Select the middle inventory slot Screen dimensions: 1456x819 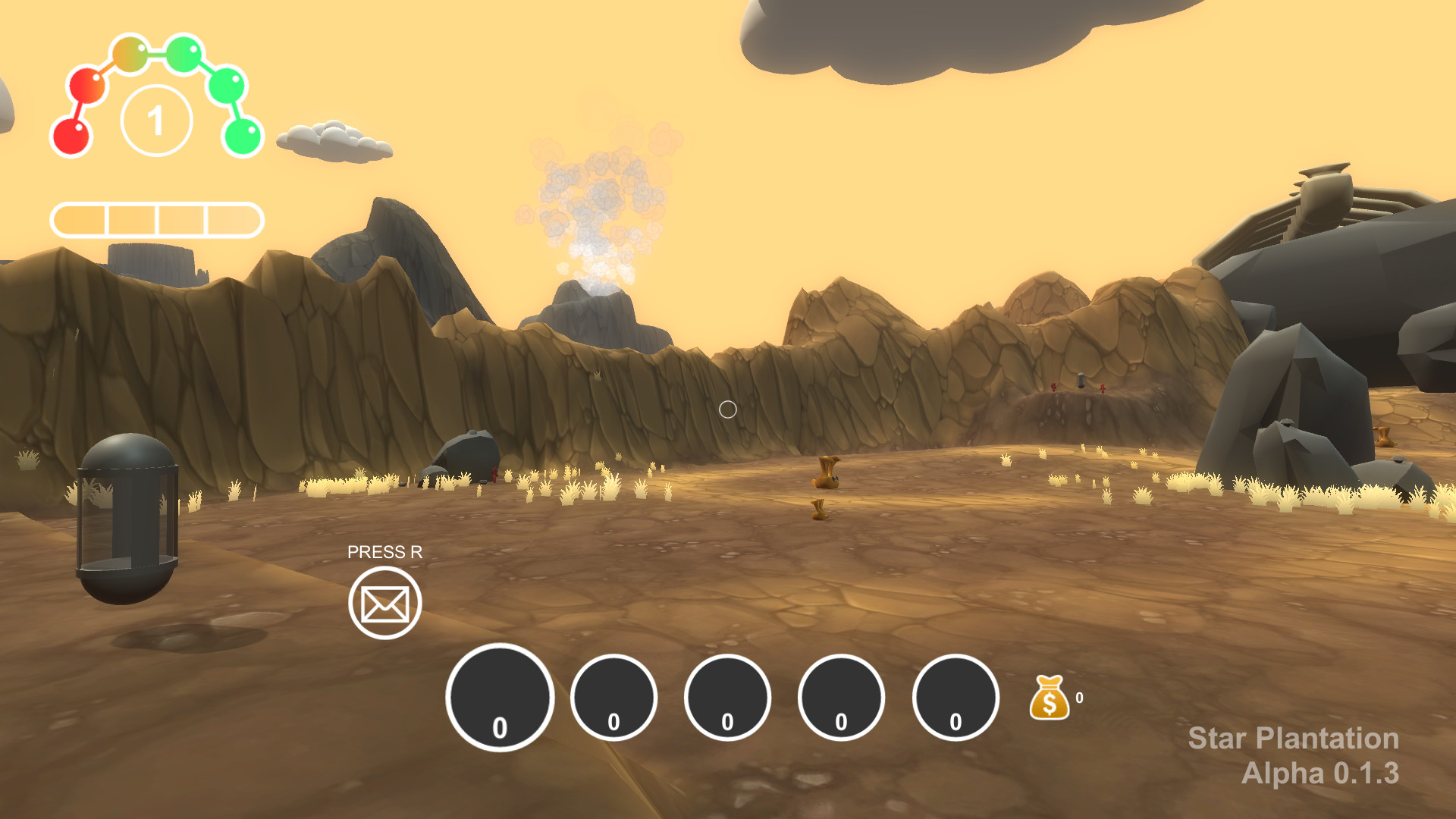(726, 697)
